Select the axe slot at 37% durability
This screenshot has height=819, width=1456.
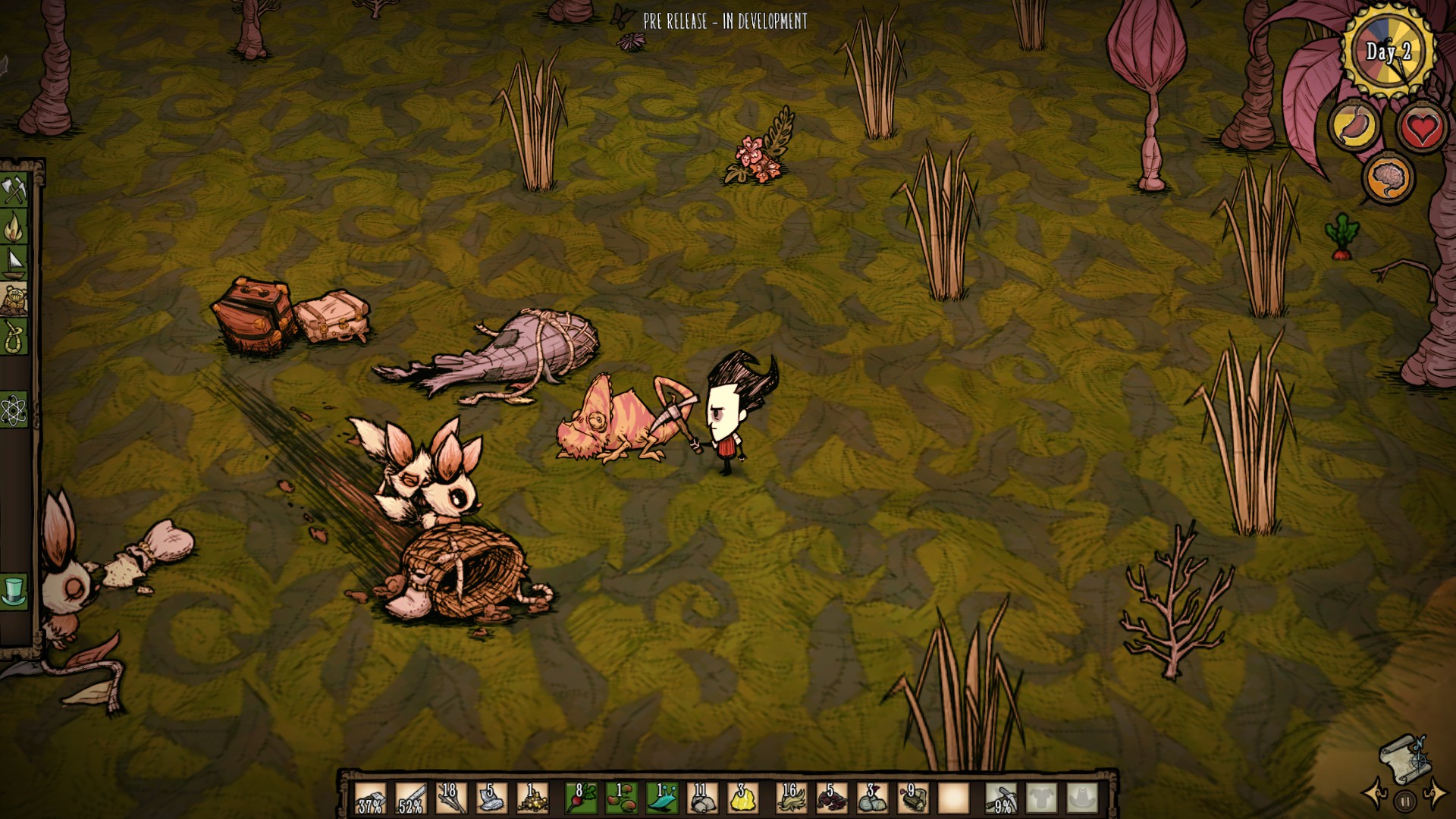tap(371, 798)
